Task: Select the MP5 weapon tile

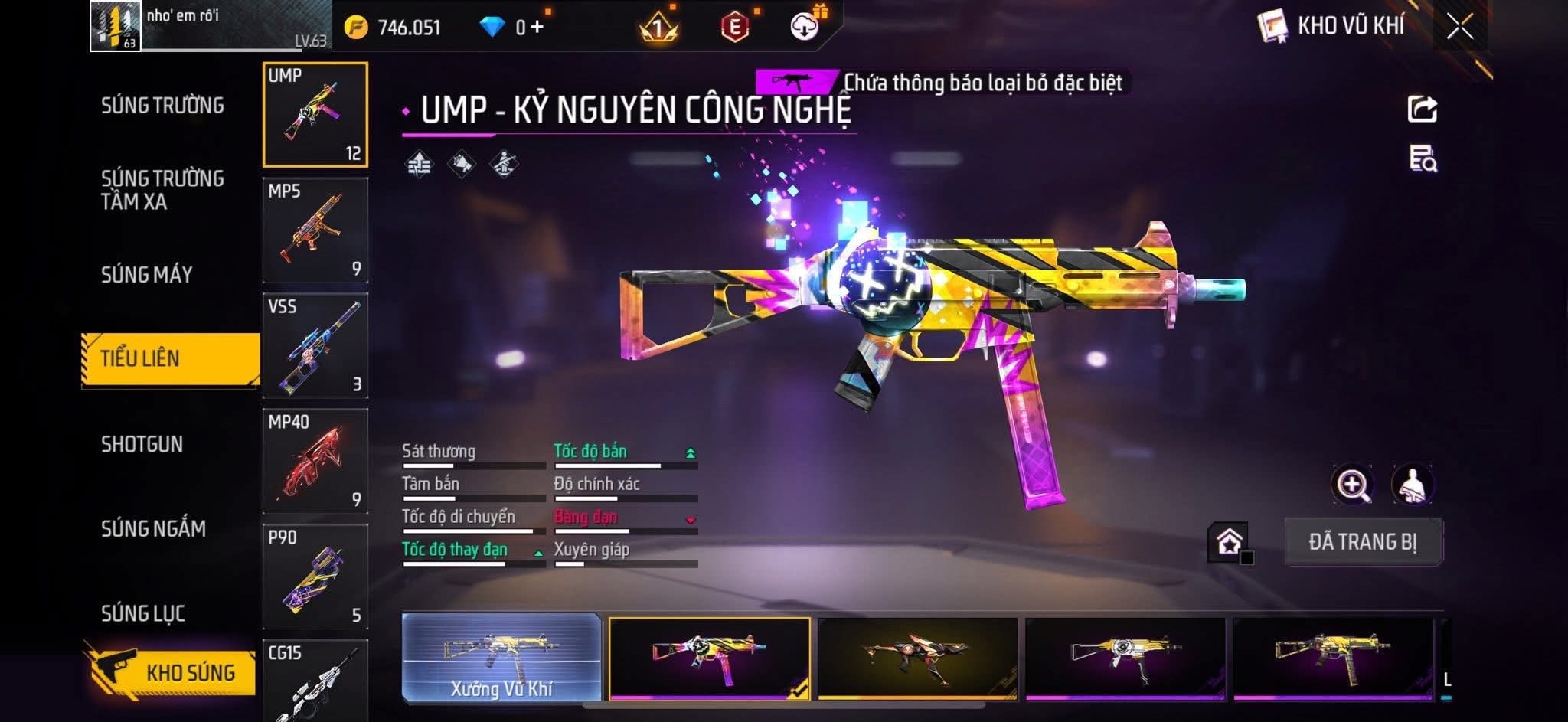Action: click(x=315, y=230)
